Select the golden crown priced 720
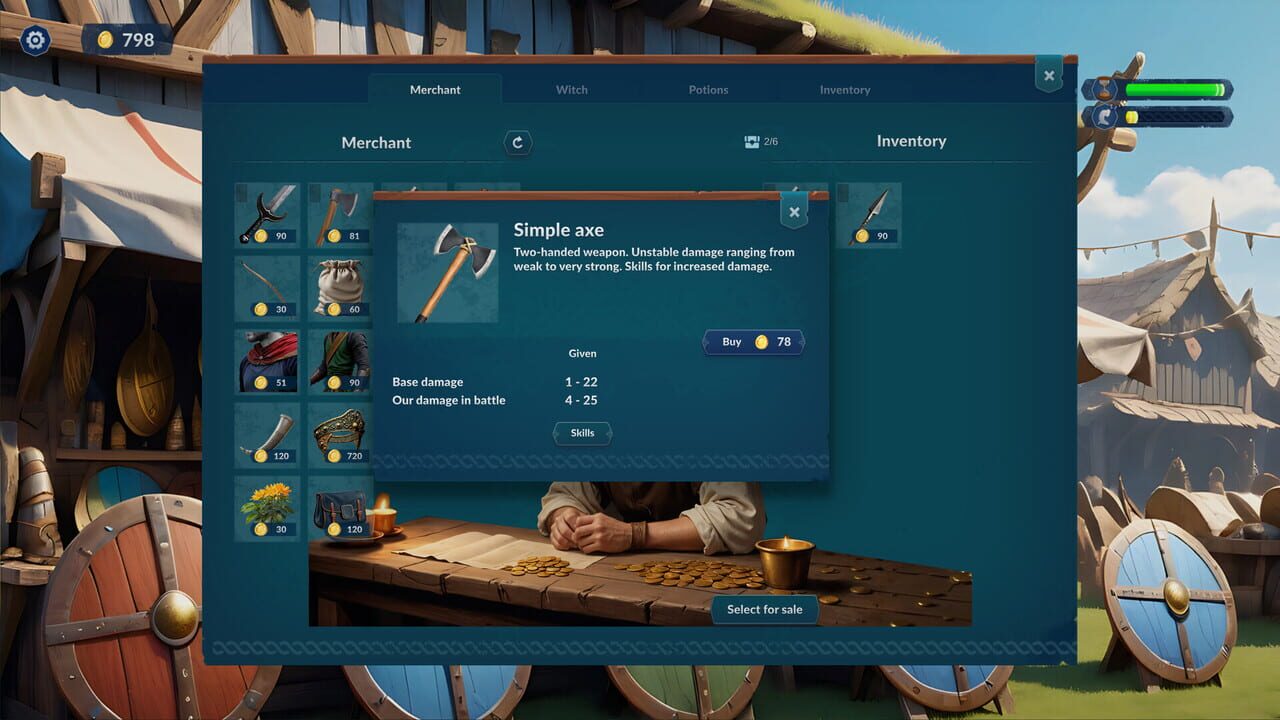 click(x=340, y=433)
